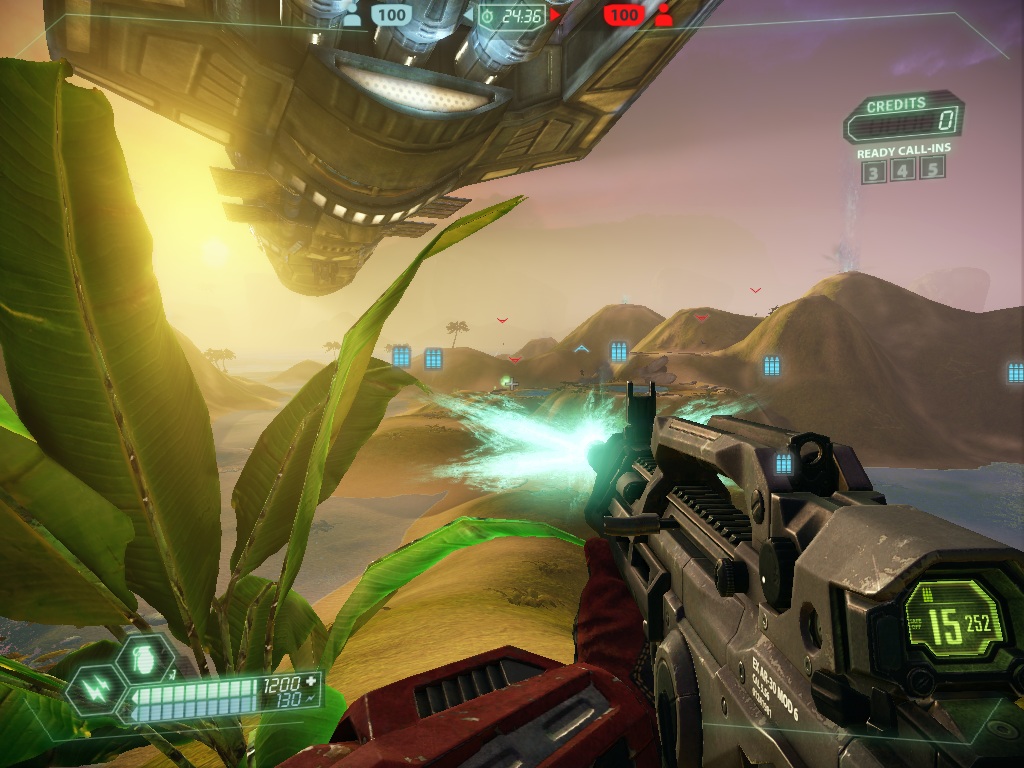
Task: Click the blue team player icon
Action: point(352,15)
